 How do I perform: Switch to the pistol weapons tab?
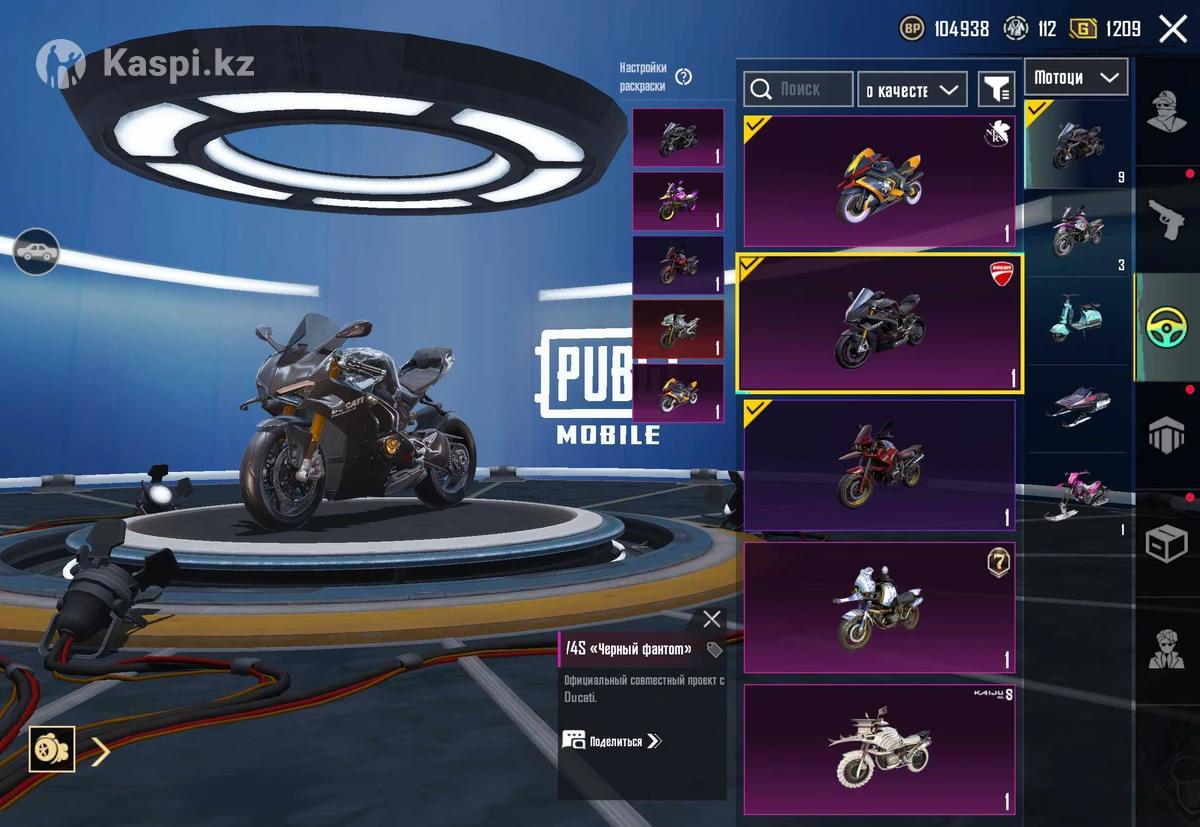pyautogui.click(x=1166, y=220)
